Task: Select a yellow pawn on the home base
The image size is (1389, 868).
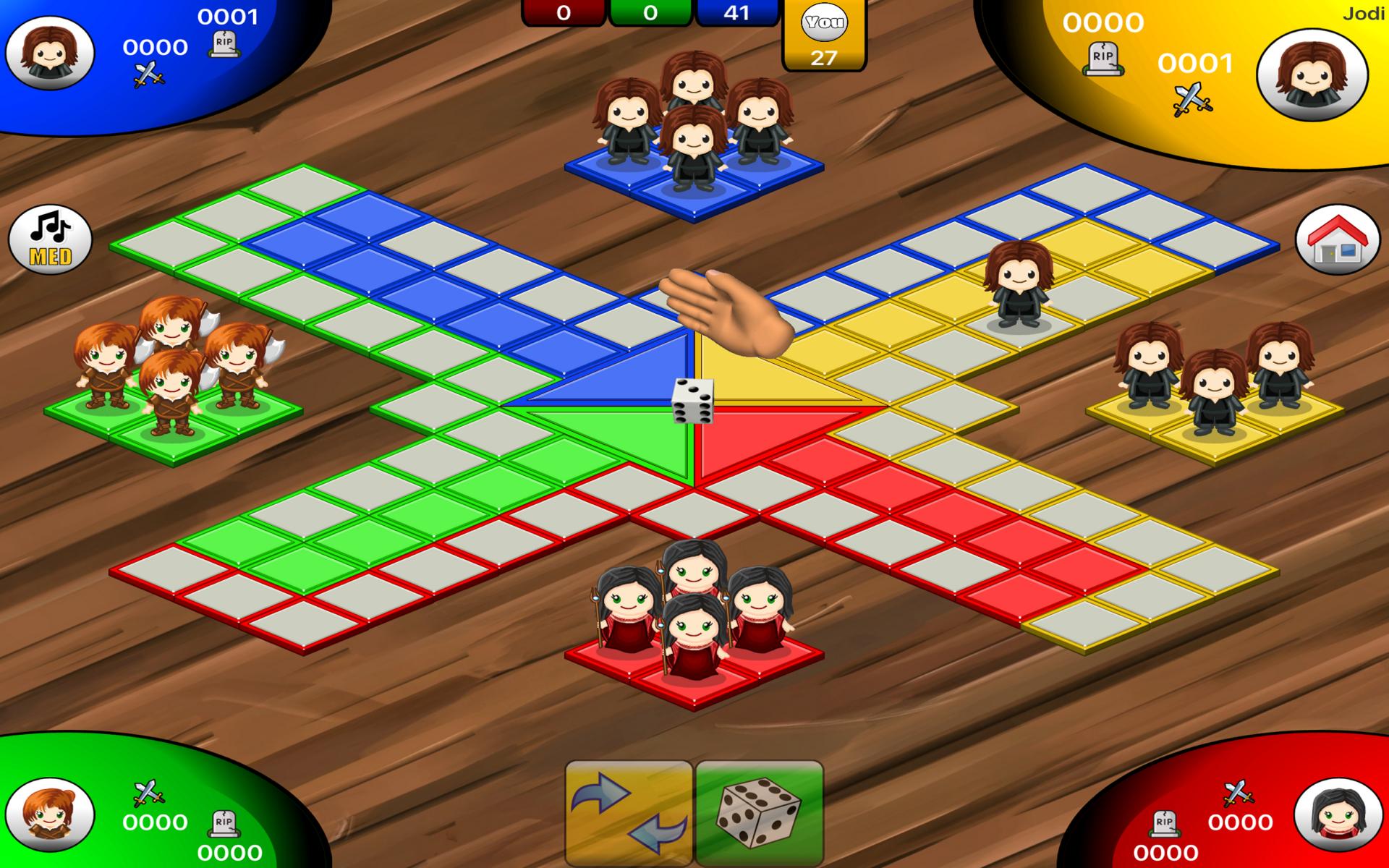Action: (1215, 391)
